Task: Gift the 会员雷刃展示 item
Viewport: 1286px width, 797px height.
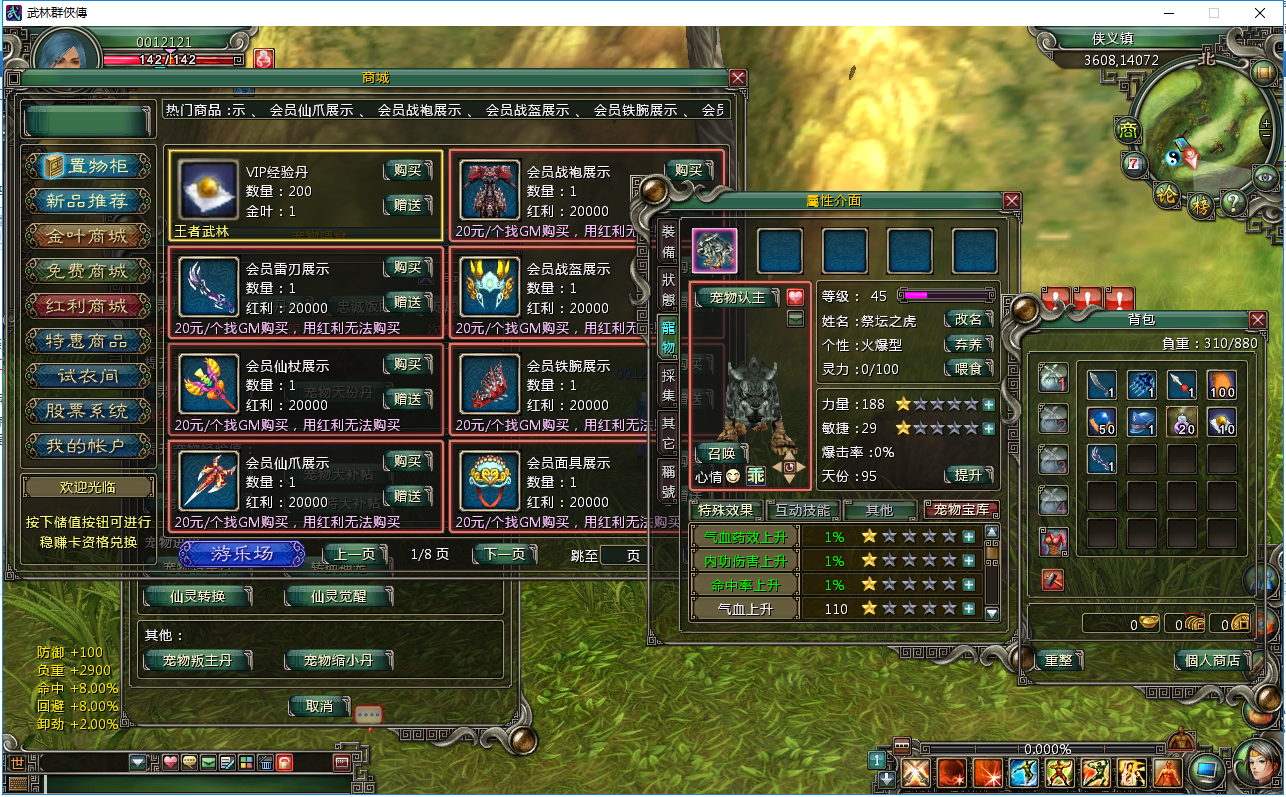Action: click(x=407, y=302)
